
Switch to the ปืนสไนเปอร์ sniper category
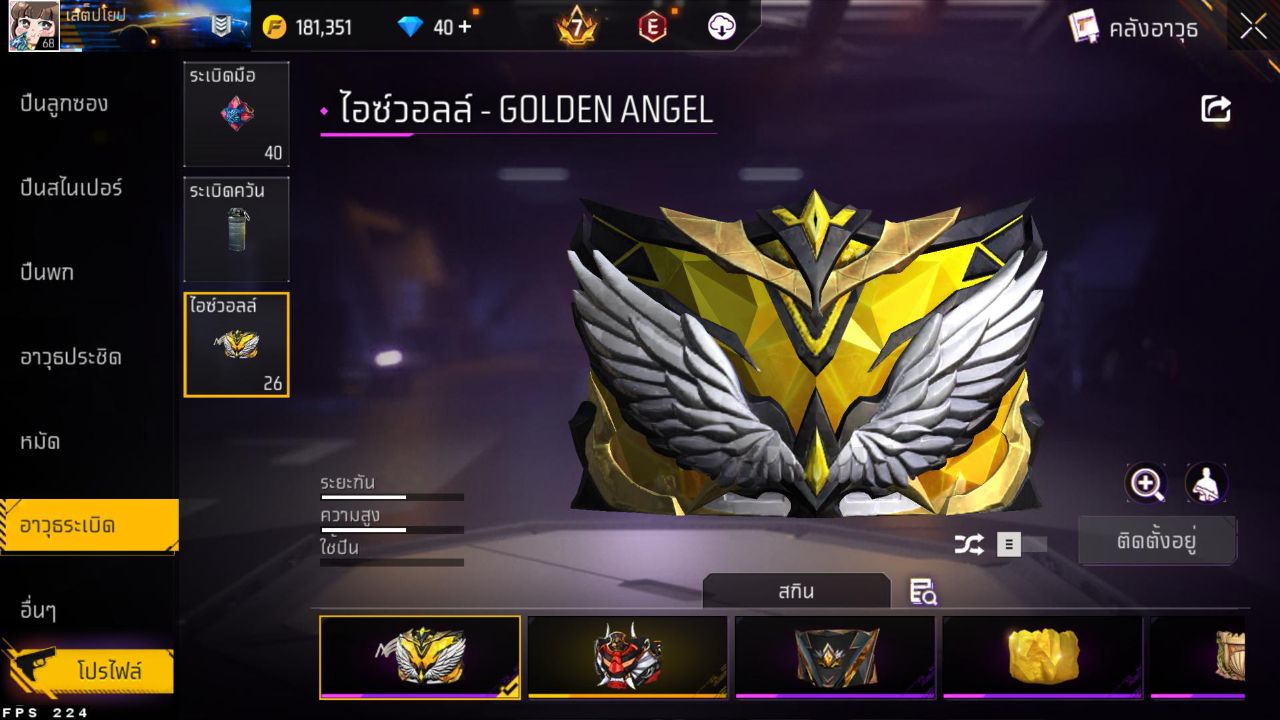pyautogui.click(x=71, y=188)
